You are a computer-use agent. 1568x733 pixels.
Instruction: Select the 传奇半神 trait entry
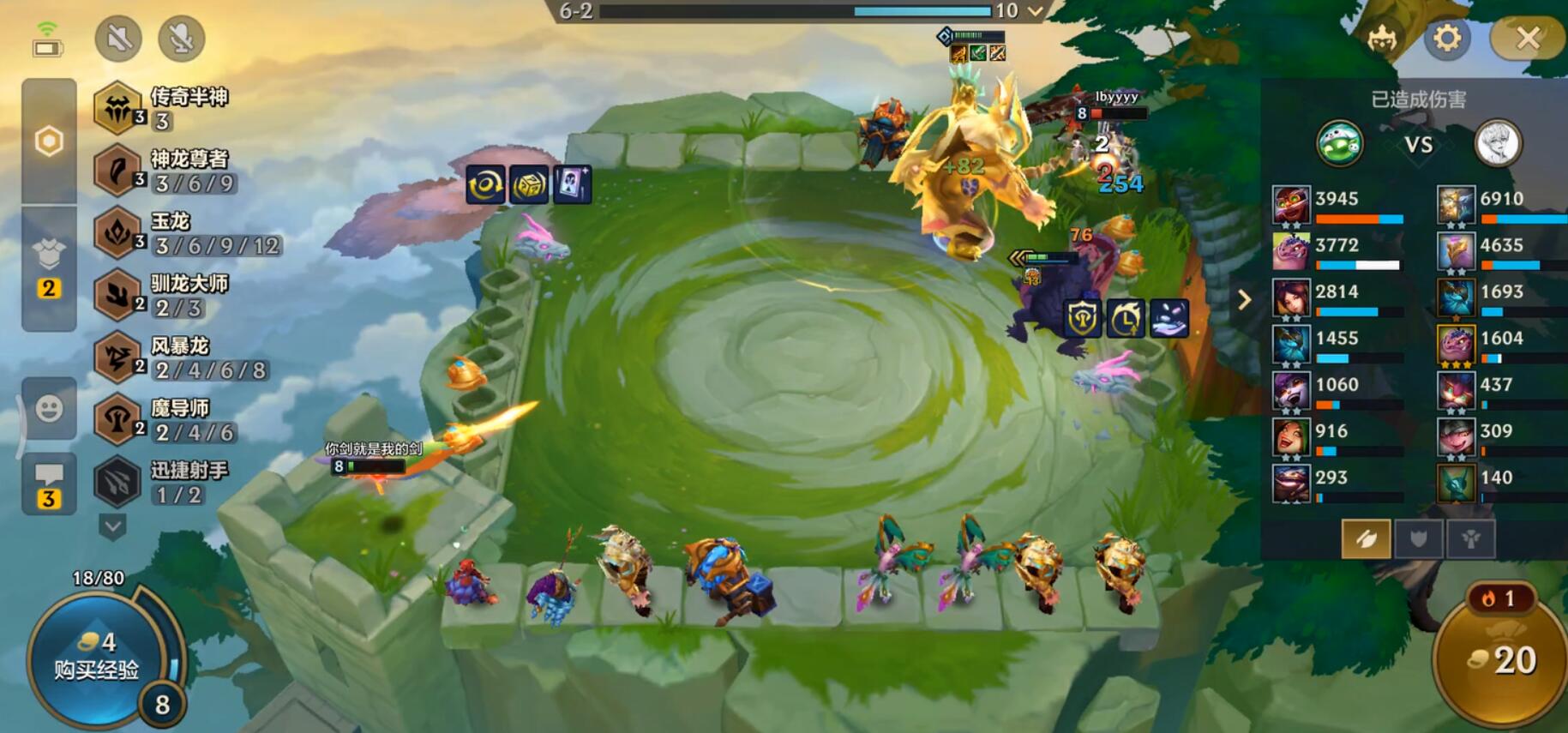[x=163, y=109]
